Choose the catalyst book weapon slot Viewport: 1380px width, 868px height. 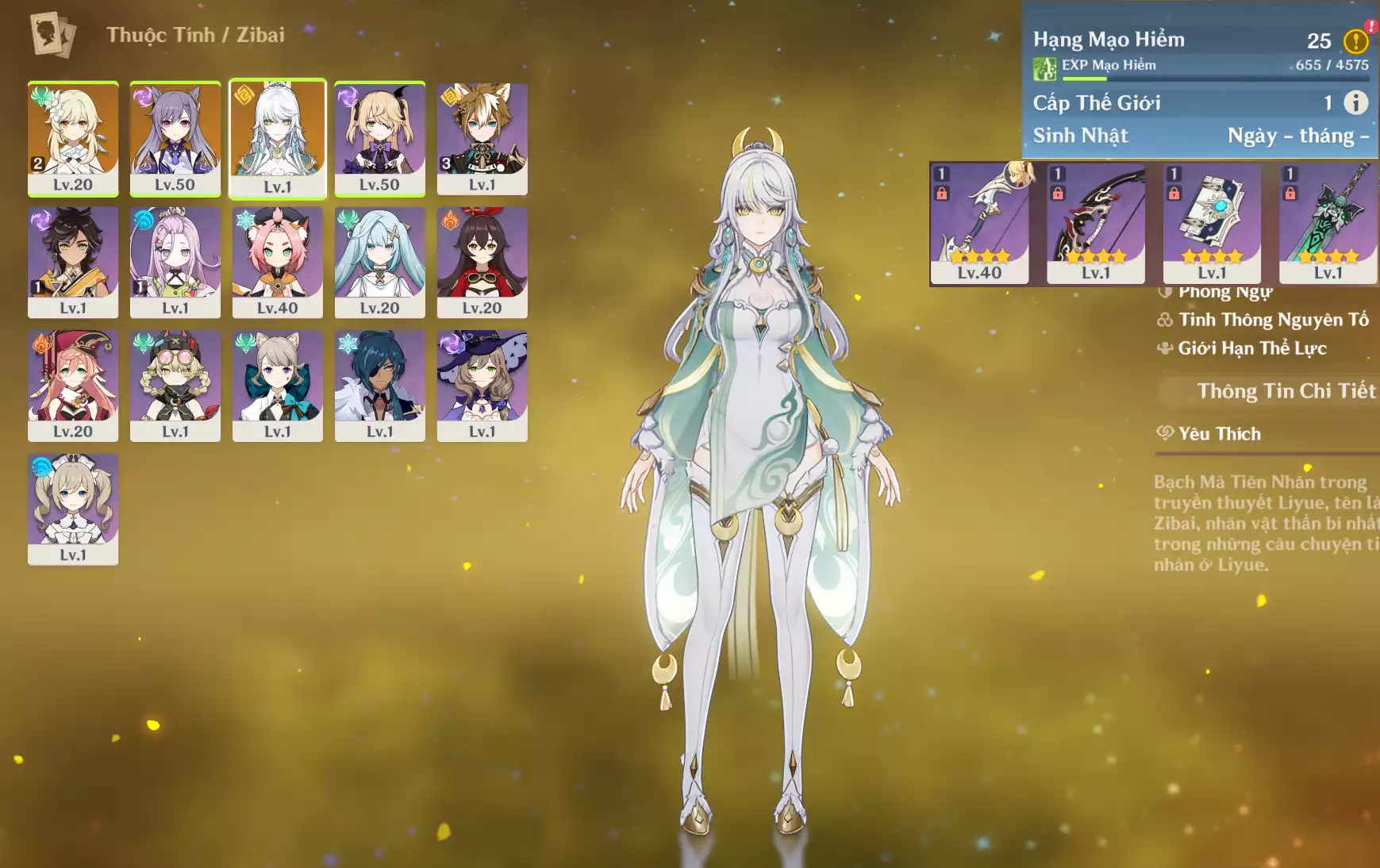pos(1212,223)
